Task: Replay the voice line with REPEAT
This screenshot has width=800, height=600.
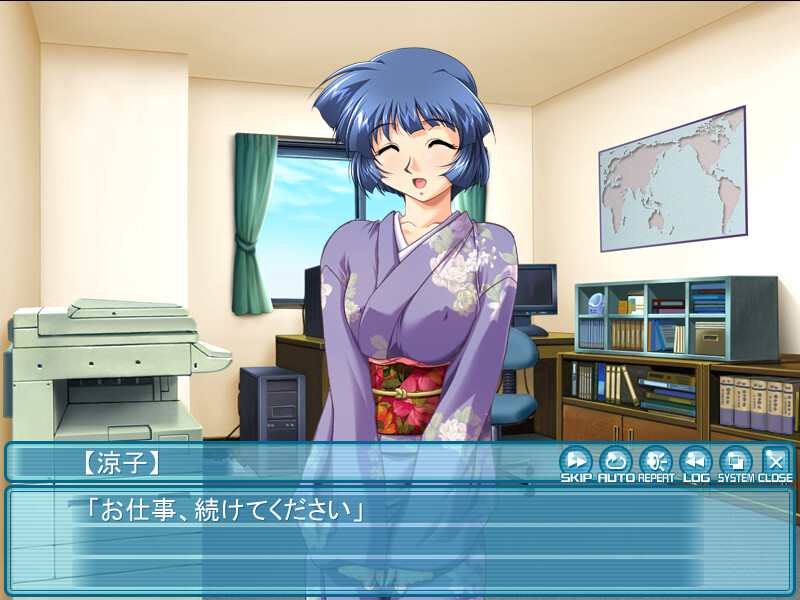Action: 655,462
